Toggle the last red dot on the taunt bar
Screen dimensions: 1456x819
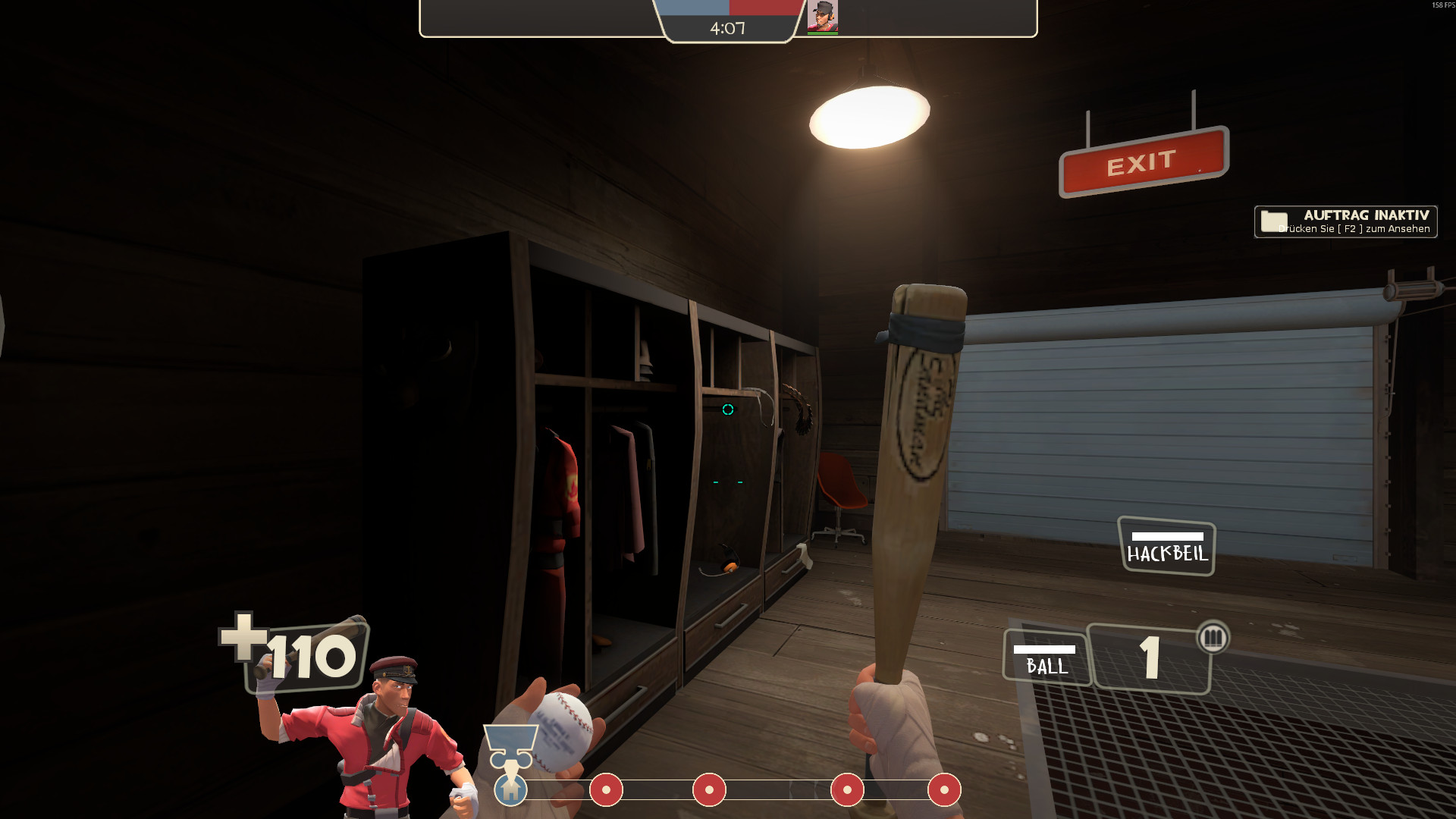click(x=945, y=790)
